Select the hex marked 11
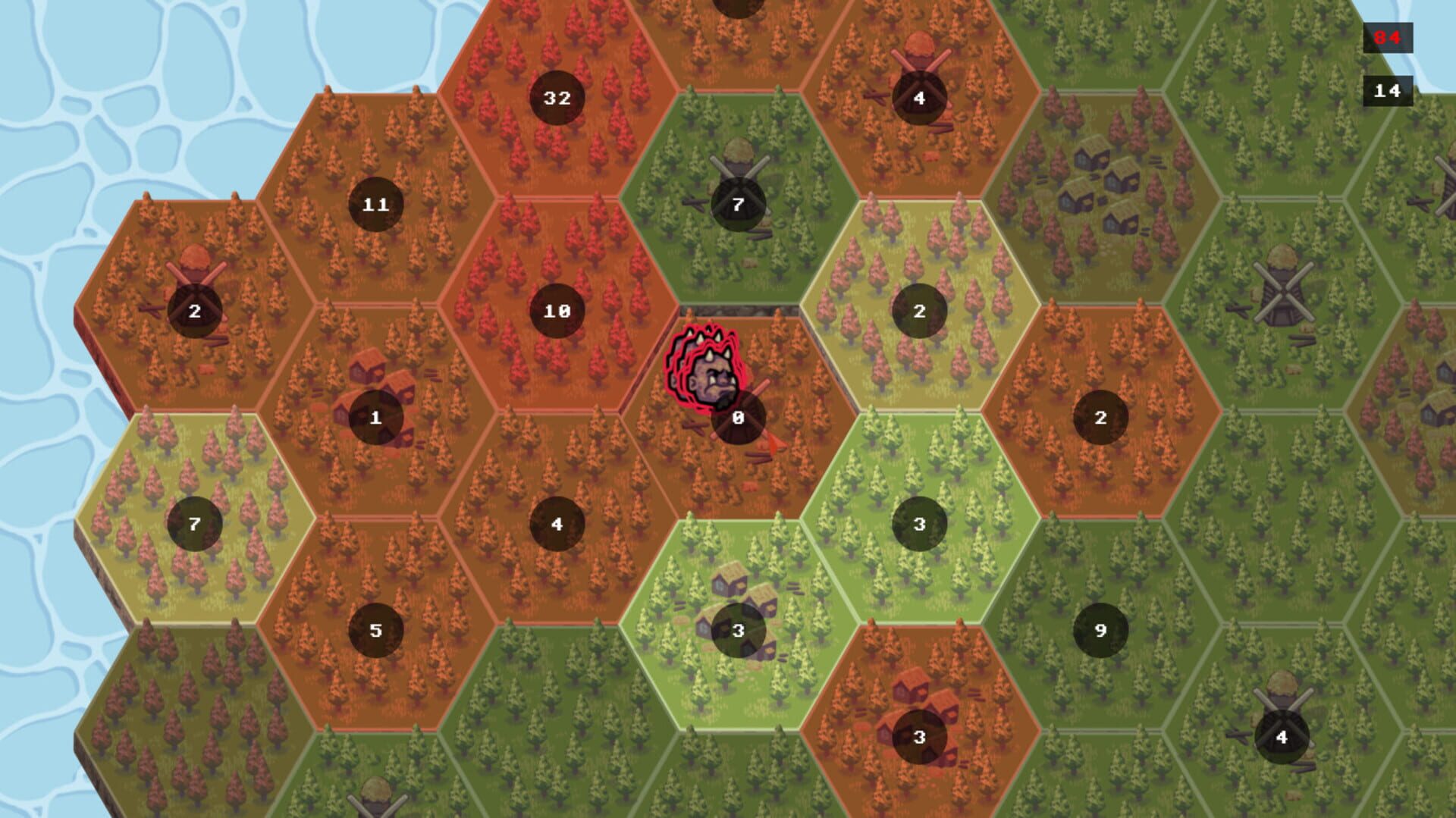Viewport: 1456px width, 818px height. [x=377, y=203]
